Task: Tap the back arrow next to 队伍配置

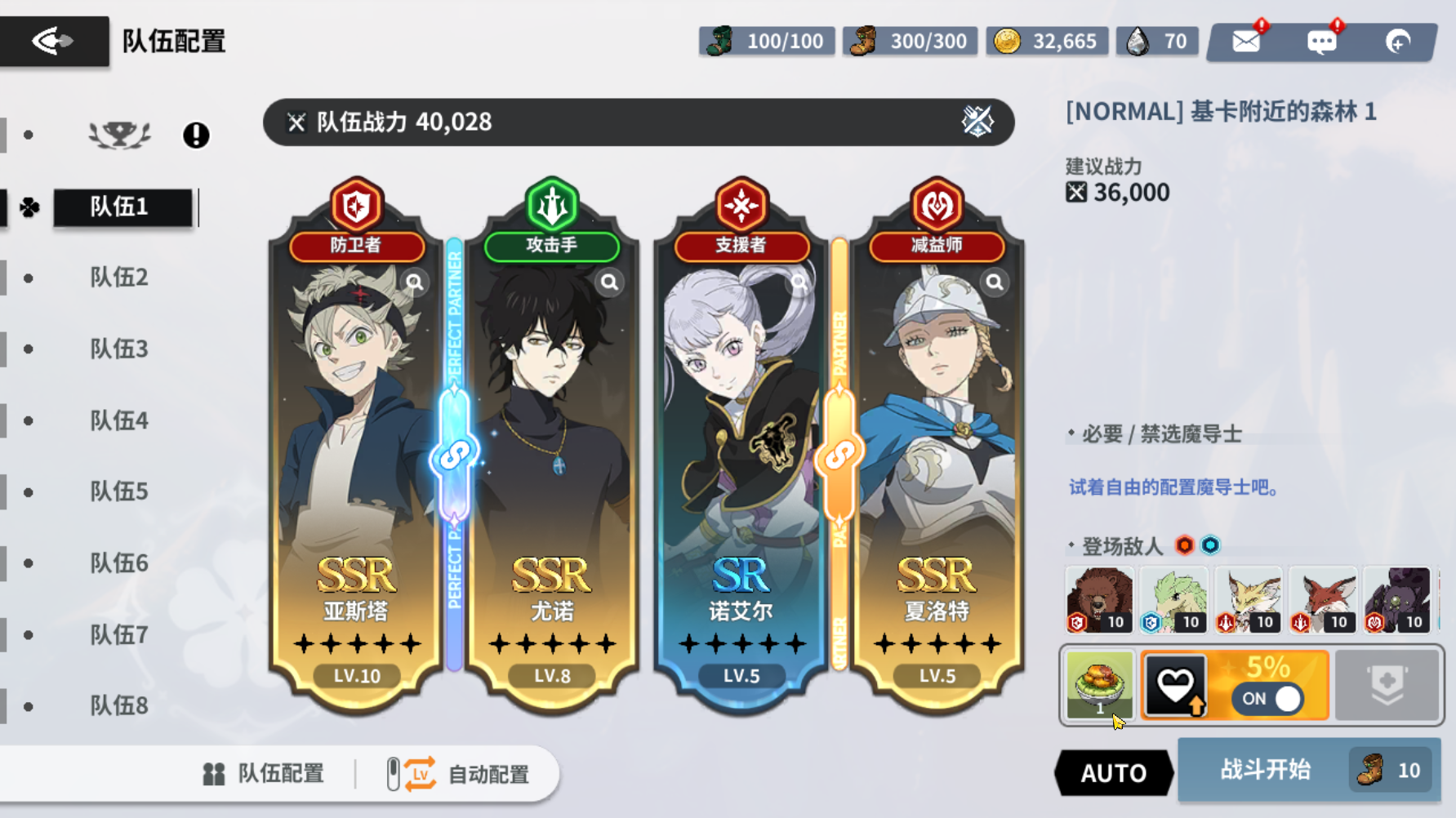Action: pyautogui.click(x=51, y=39)
